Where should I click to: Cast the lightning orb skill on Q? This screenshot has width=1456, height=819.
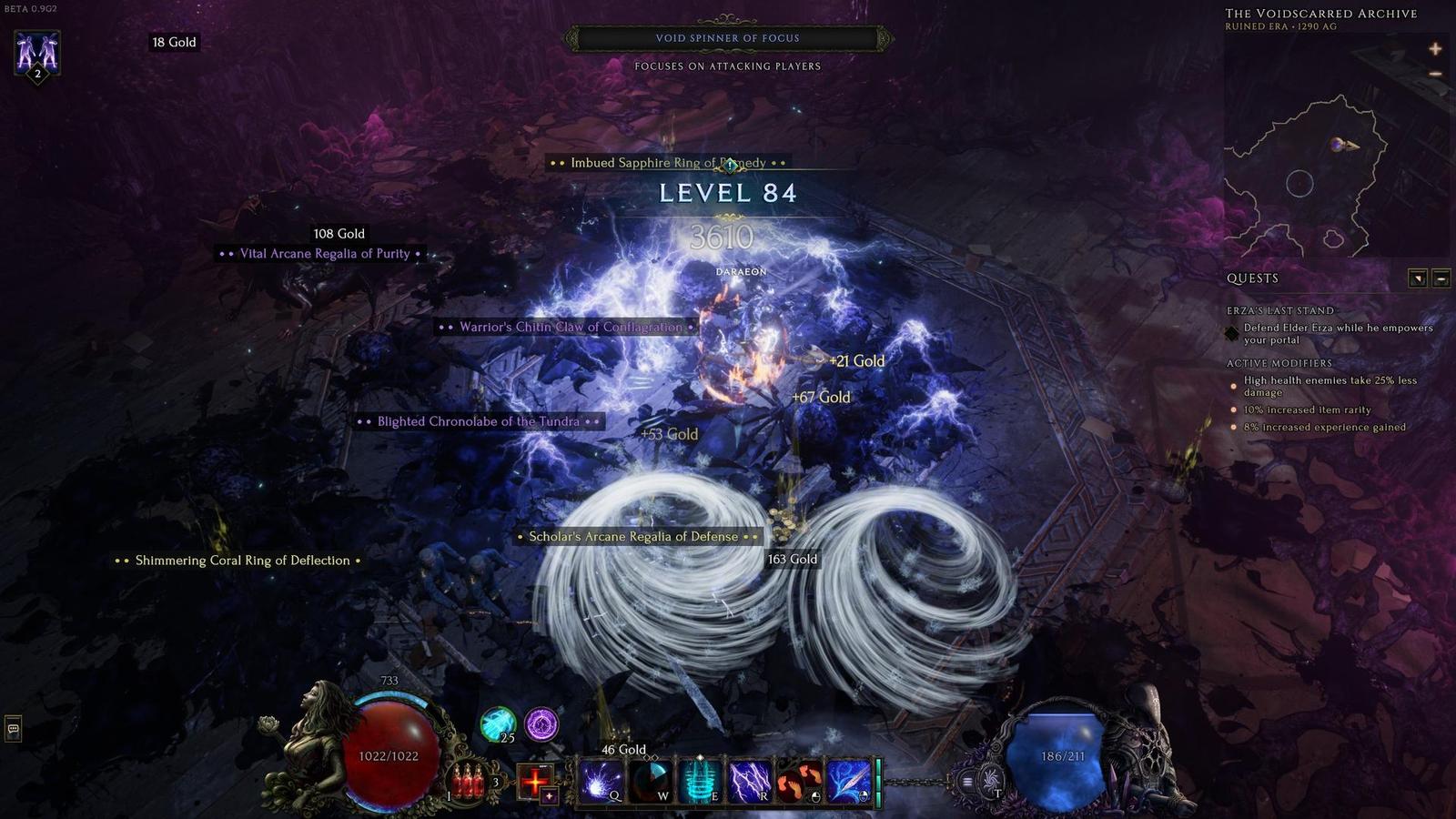point(601,782)
